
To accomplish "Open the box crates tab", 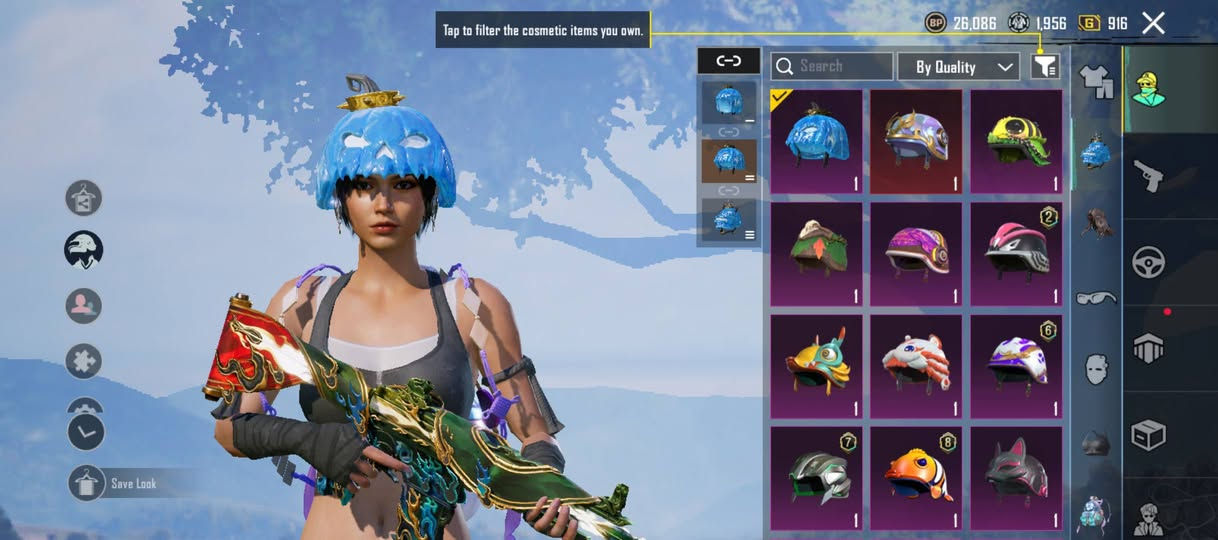I will 1148,435.
